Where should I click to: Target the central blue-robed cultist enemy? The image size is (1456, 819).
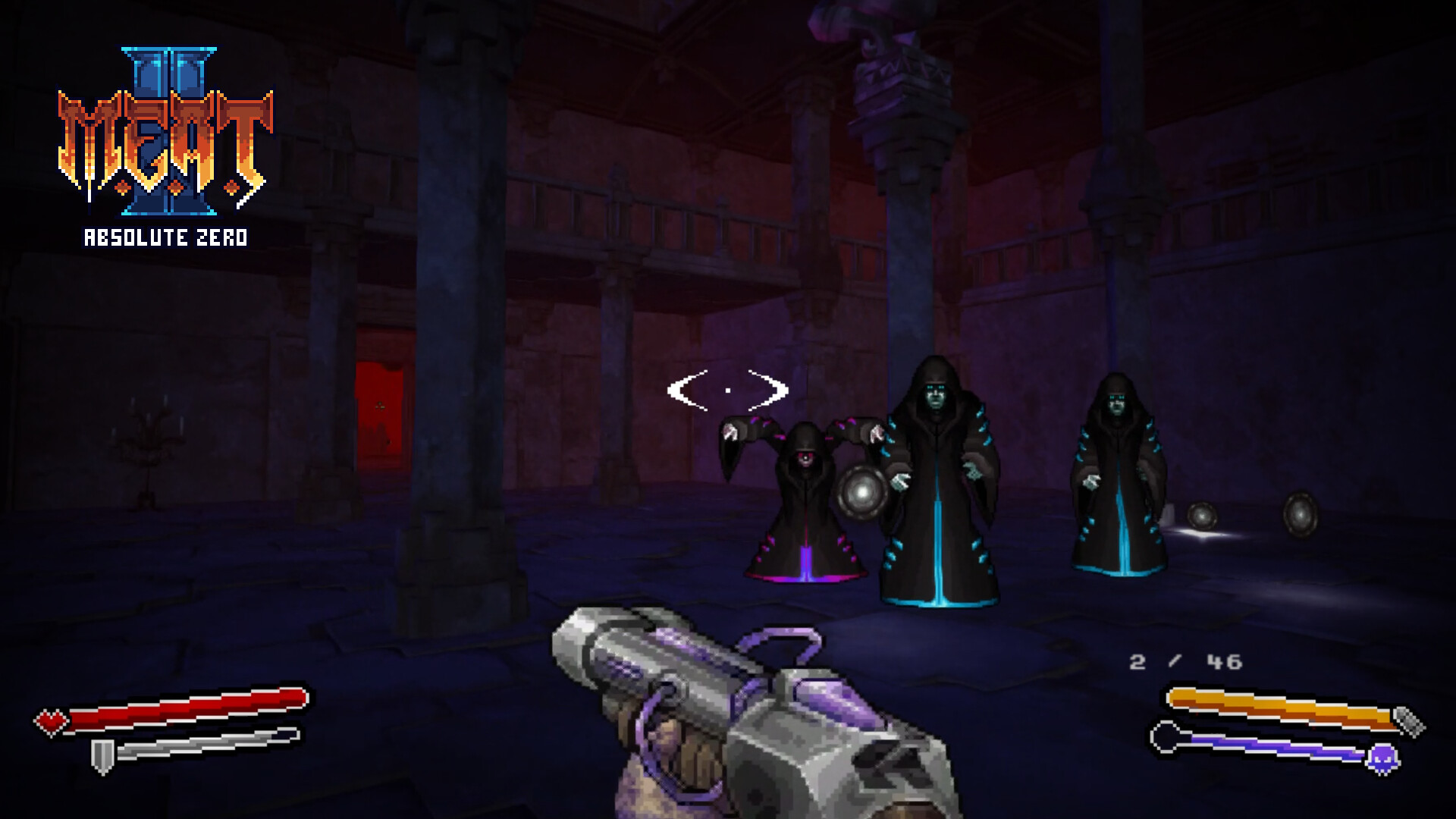click(937, 478)
